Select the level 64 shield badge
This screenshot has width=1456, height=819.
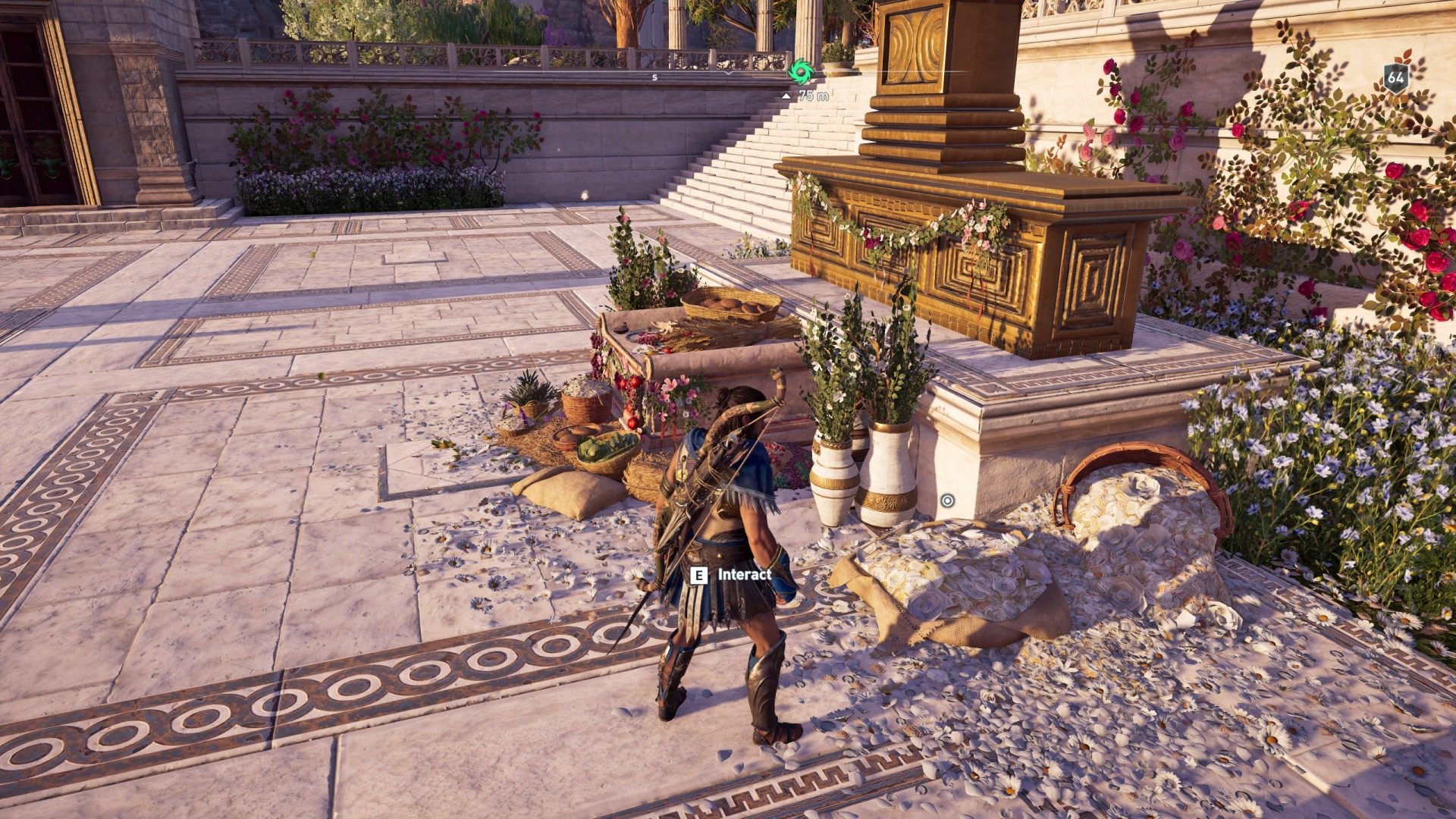point(1395,77)
